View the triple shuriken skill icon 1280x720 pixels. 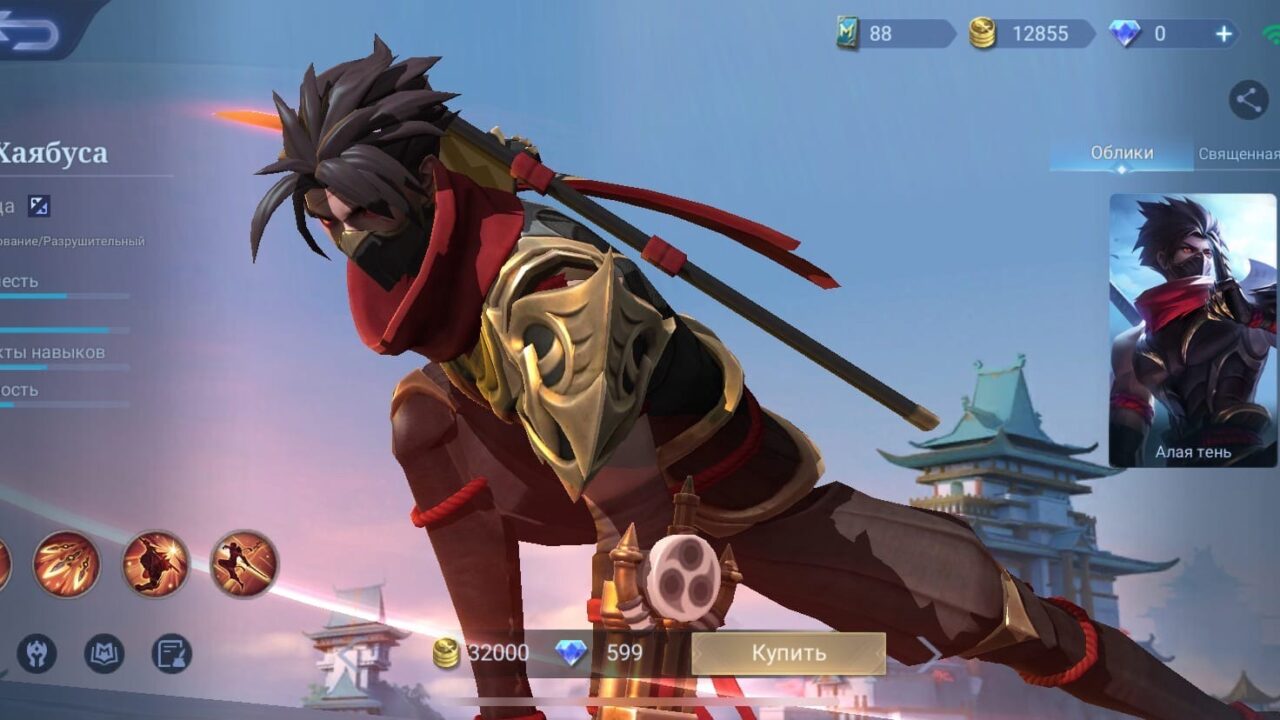pyautogui.click(x=66, y=564)
